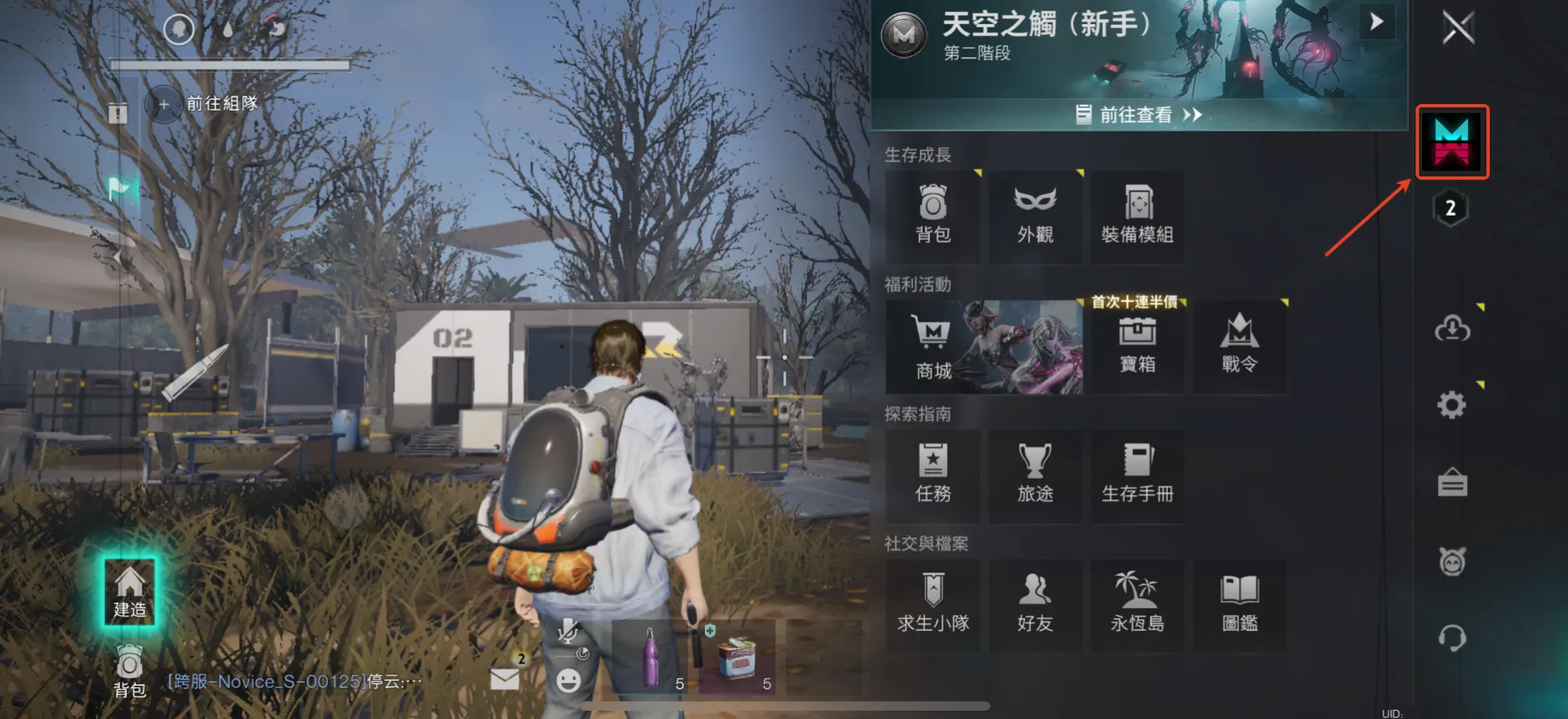Open the 外觀 appearance menu
The width and height of the screenshot is (1568, 719).
pyautogui.click(x=1035, y=216)
